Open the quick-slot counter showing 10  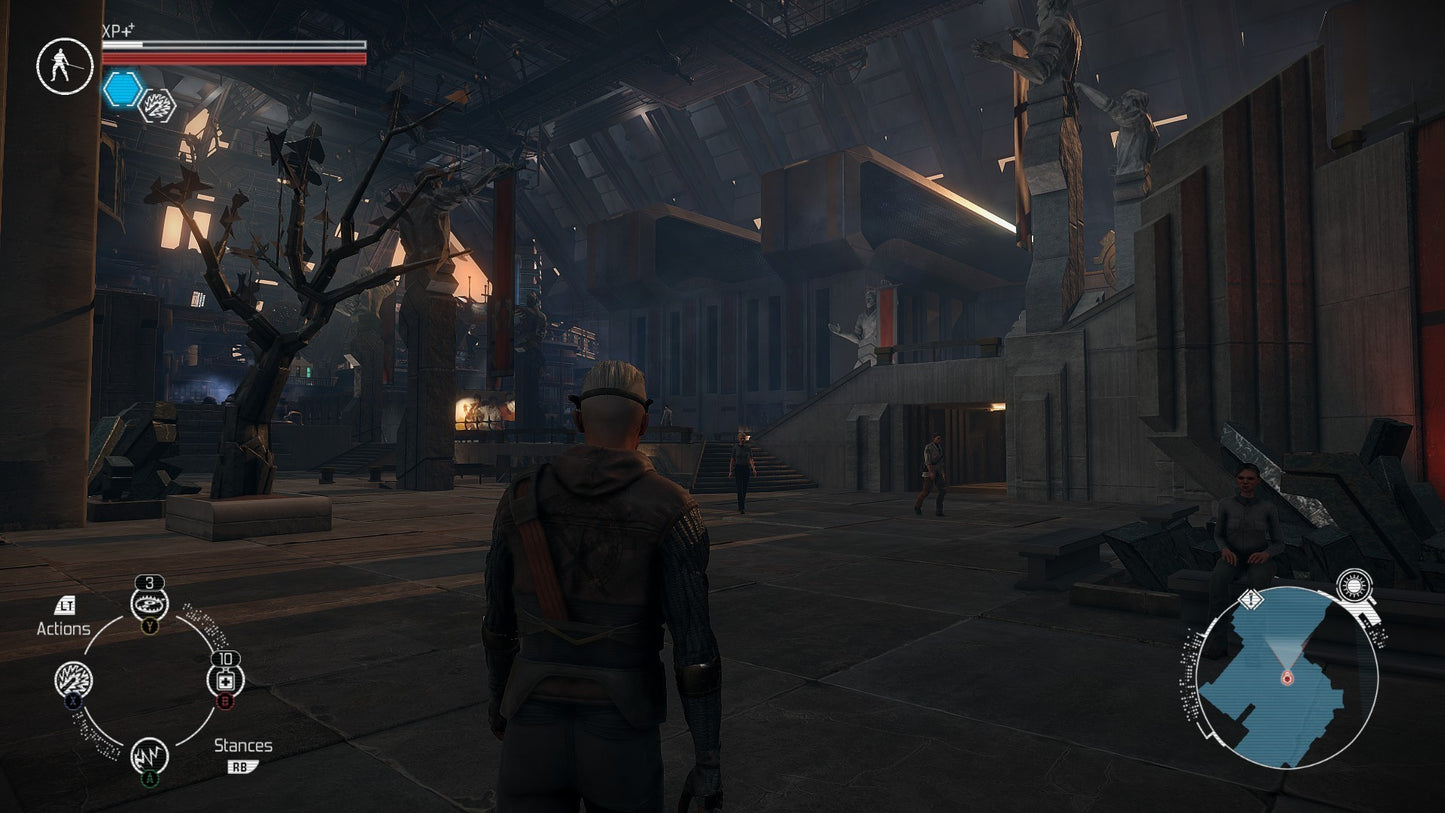click(x=226, y=659)
